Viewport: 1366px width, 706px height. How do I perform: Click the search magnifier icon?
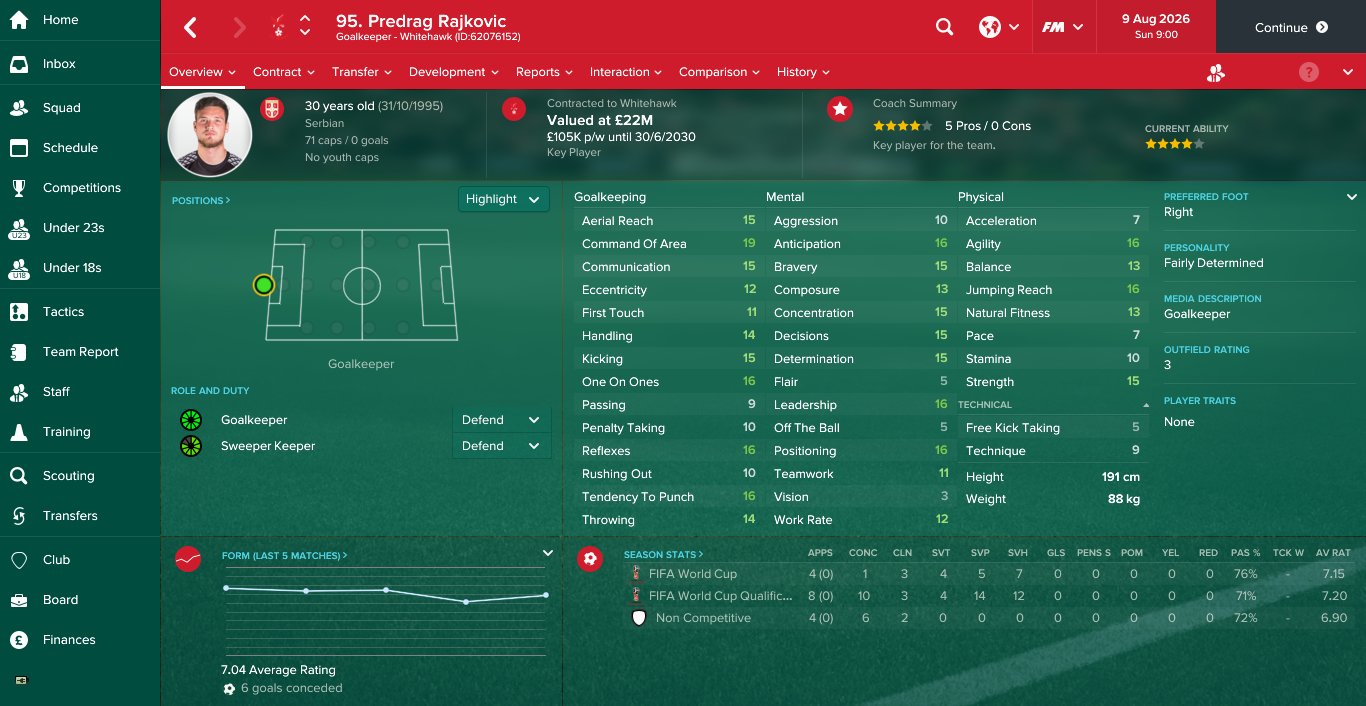(944, 27)
